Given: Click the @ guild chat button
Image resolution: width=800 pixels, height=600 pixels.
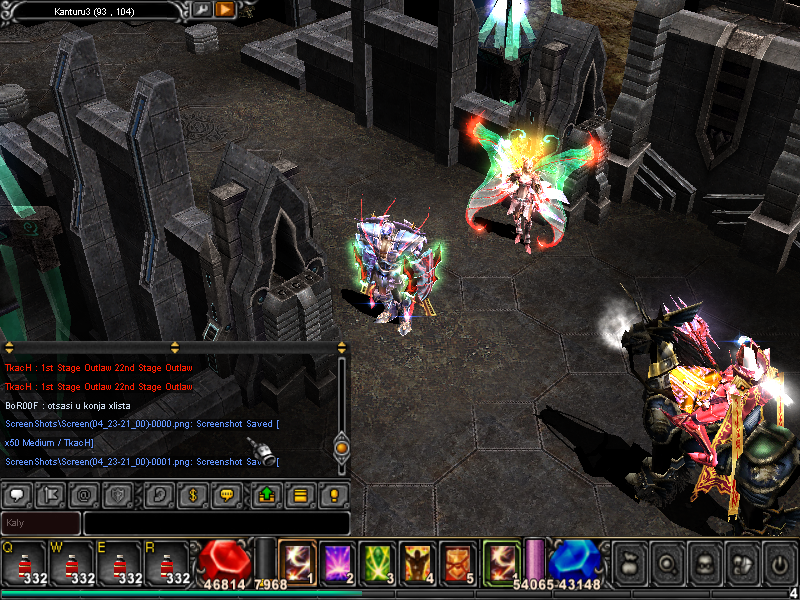Looking at the screenshot, I should point(85,494).
